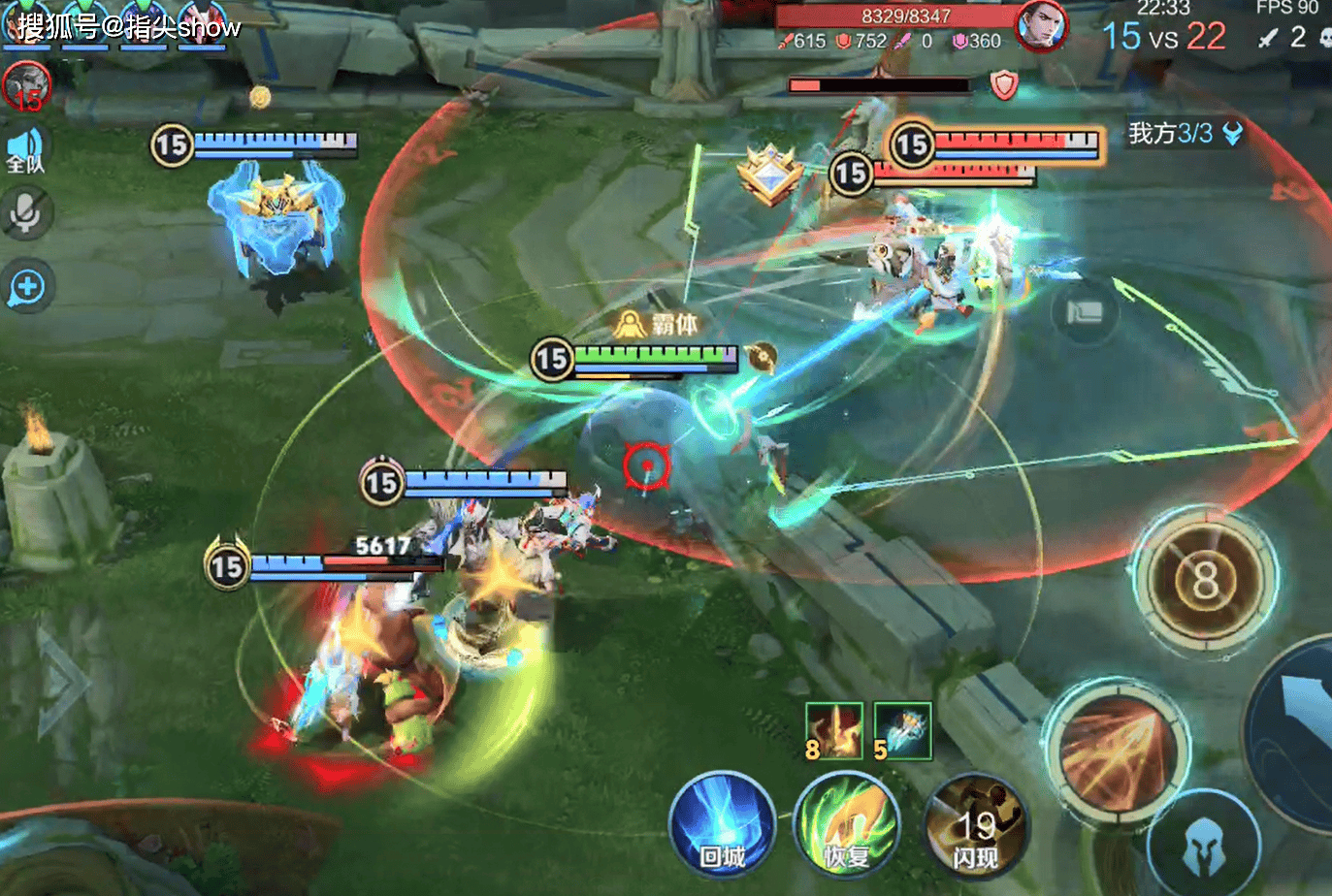Use the 恢复 heal spell
Viewport: 1332px width, 896px height.
coord(847,824)
